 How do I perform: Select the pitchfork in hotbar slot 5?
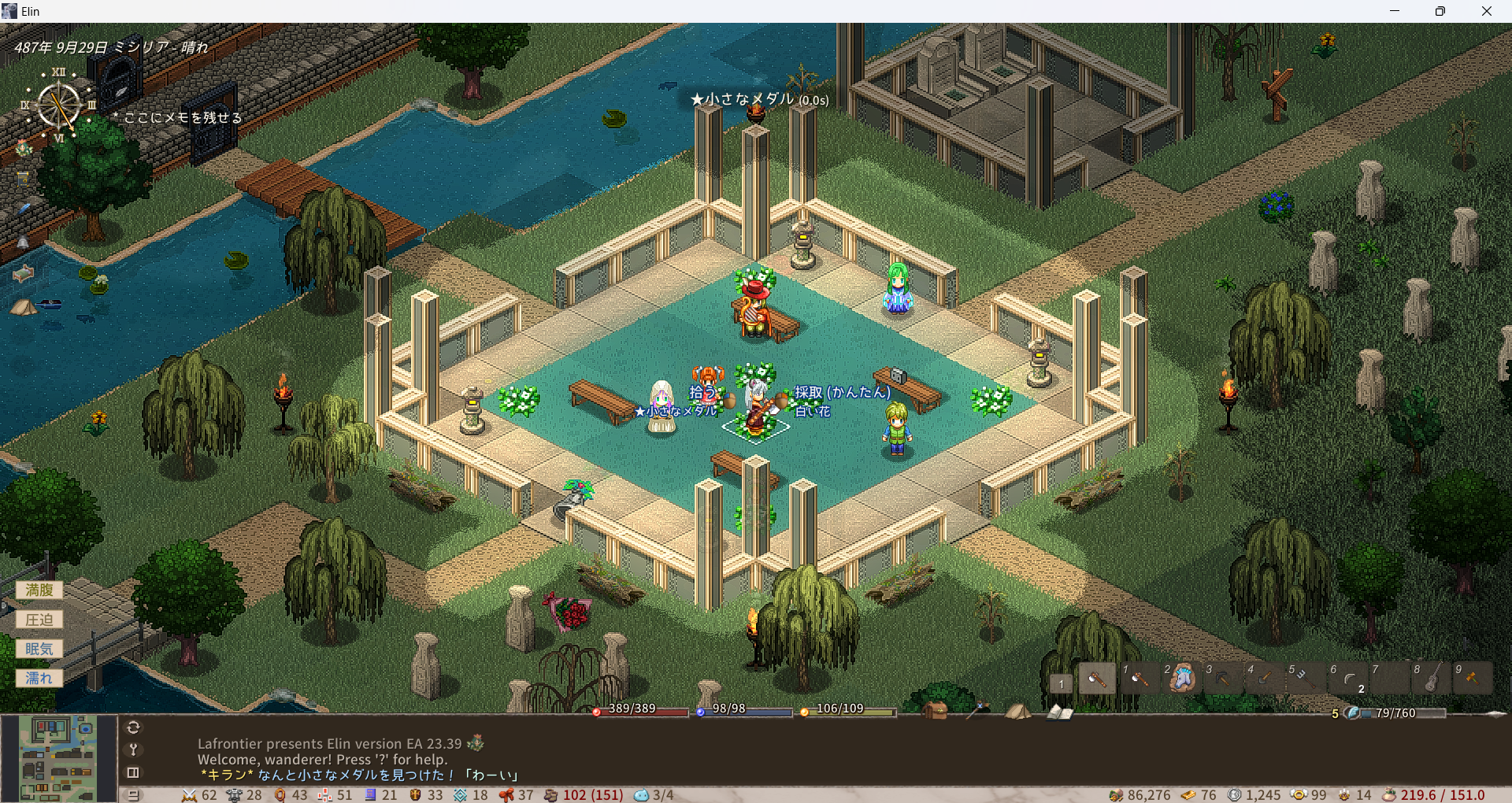(1305, 679)
